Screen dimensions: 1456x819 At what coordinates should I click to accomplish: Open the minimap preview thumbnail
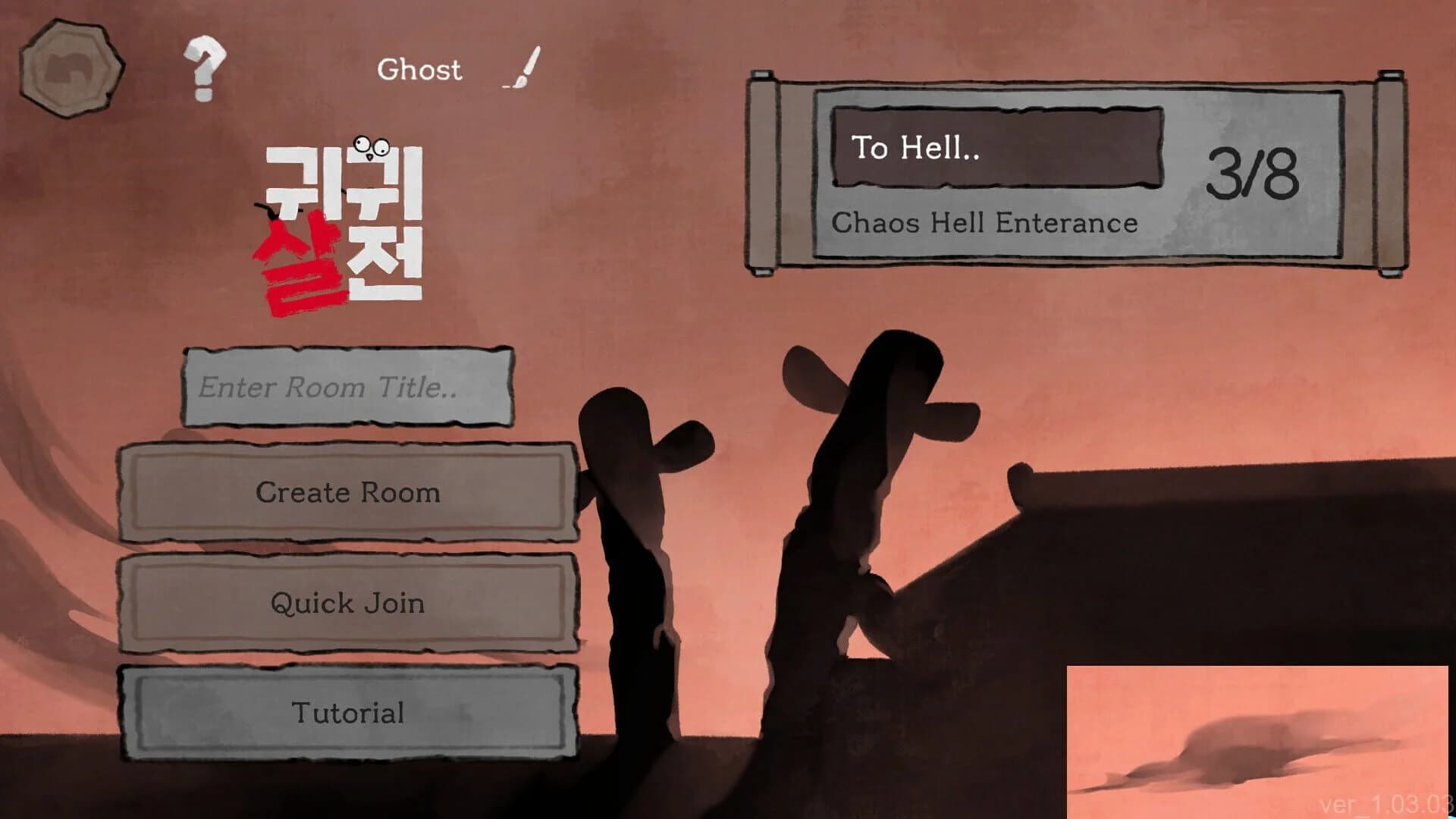pyautogui.click(x=1259, y=739)
